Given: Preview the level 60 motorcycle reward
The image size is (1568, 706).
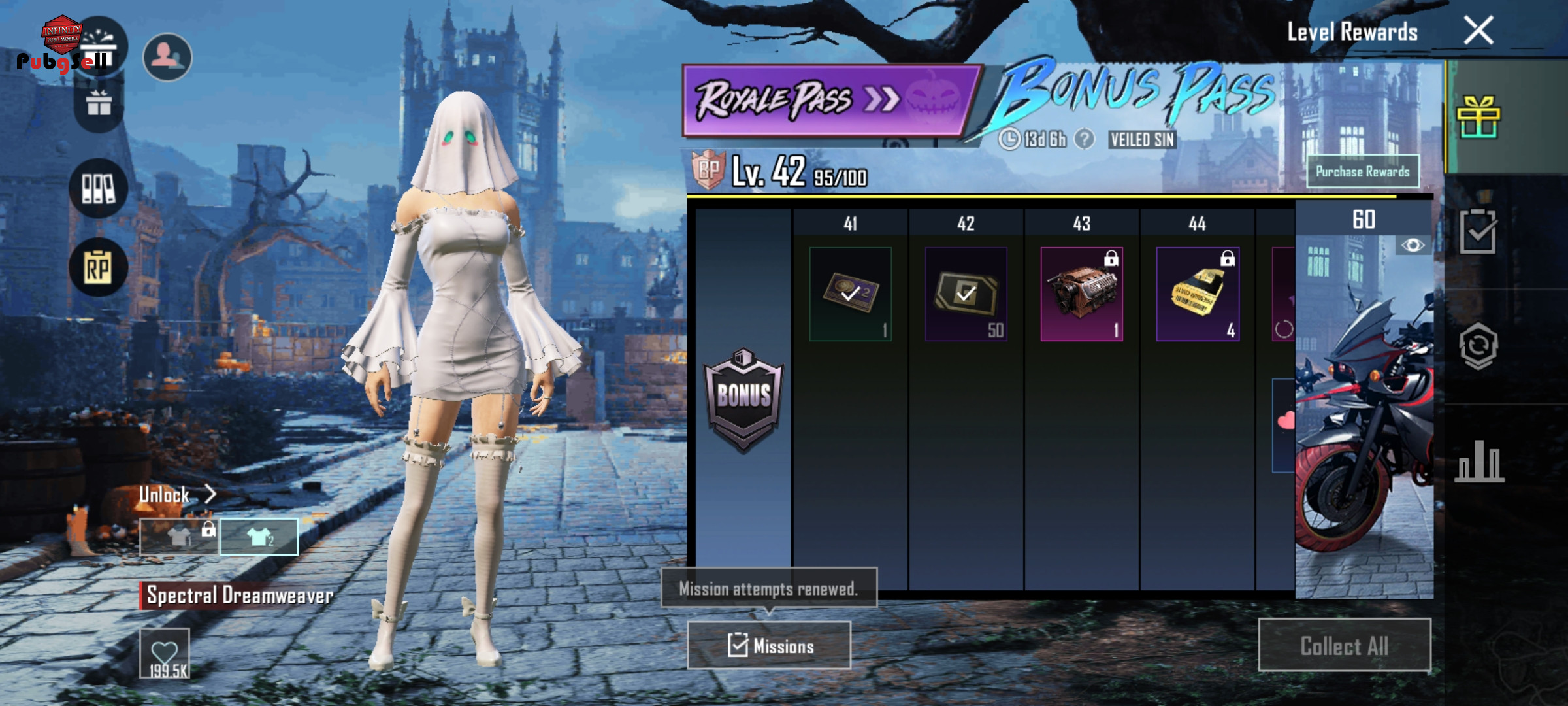Looking at the screenshot, I should [1413, 246].
